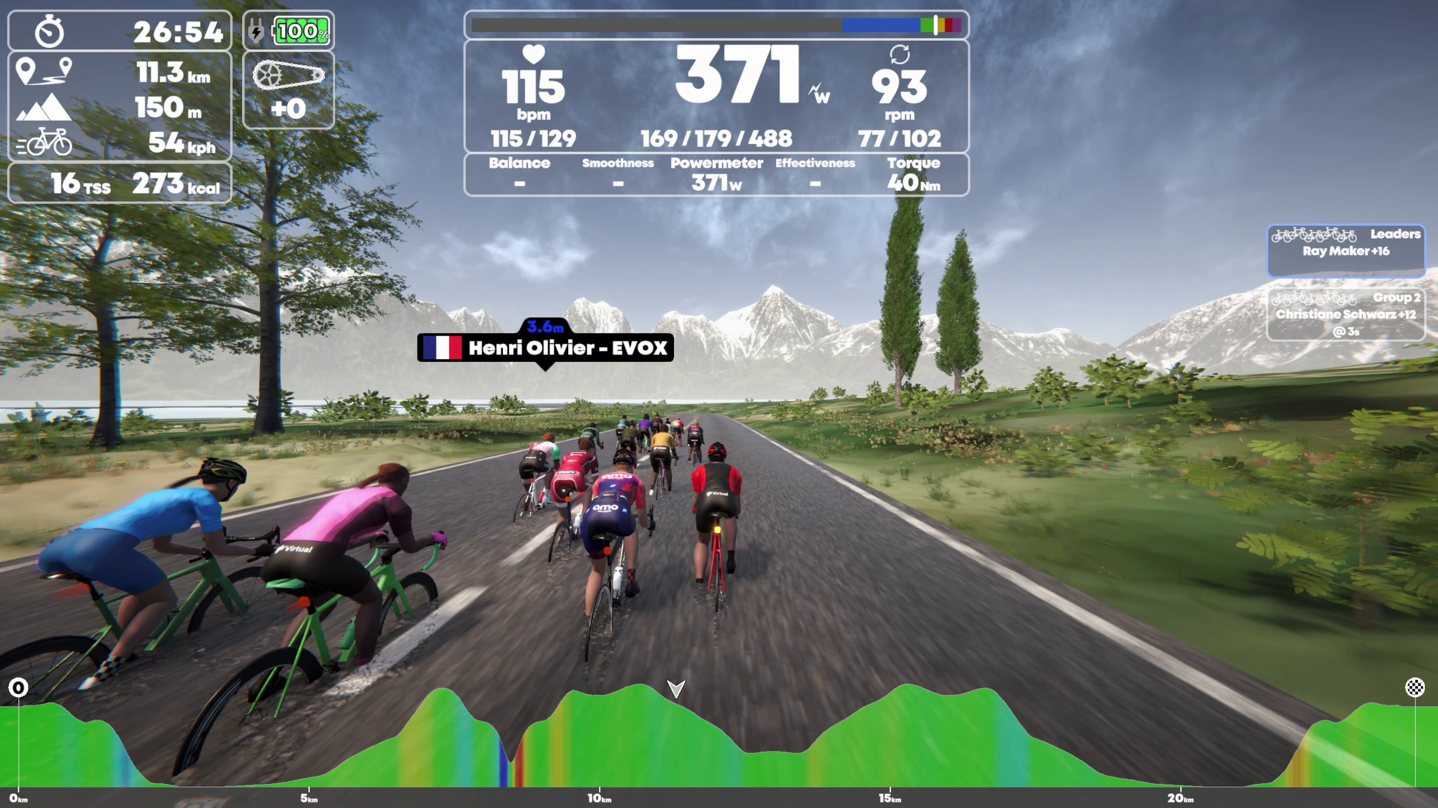Select the Group 2 Christiane Schwarz panel
Screen dimensions: 1438x808
[x=1346, y=313]
